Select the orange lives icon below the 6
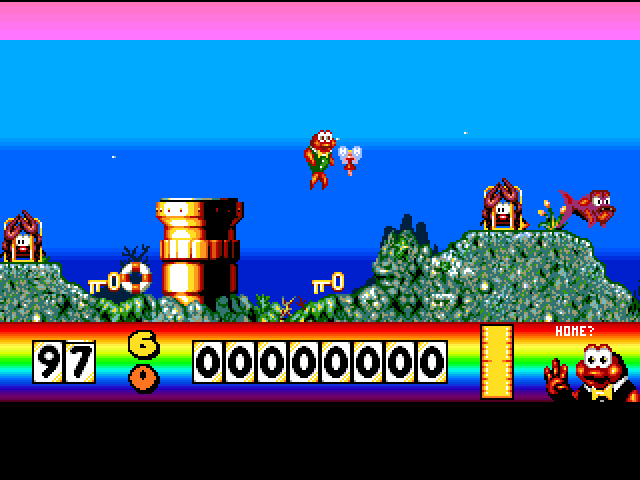Image resolution: width=640 pixels, height=480 pixels. coord(144,378)
